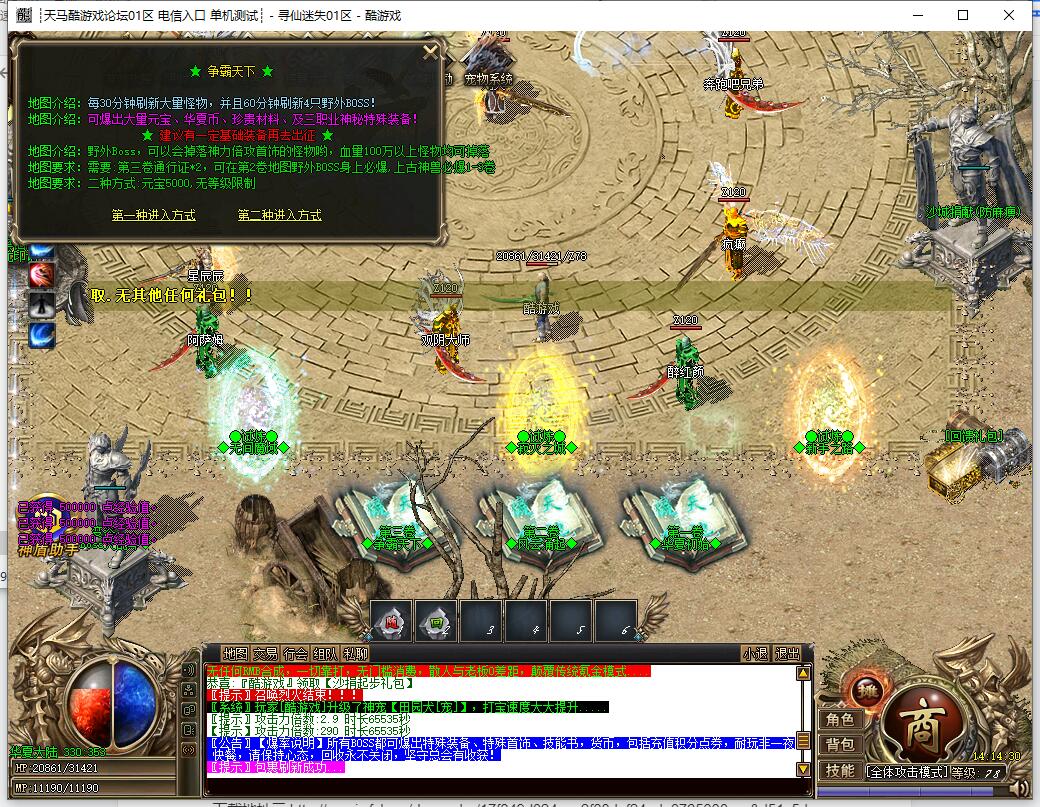1040x807 pixels.
Task: Close the 争霸天下 info dialog
Action: [430, 52]
